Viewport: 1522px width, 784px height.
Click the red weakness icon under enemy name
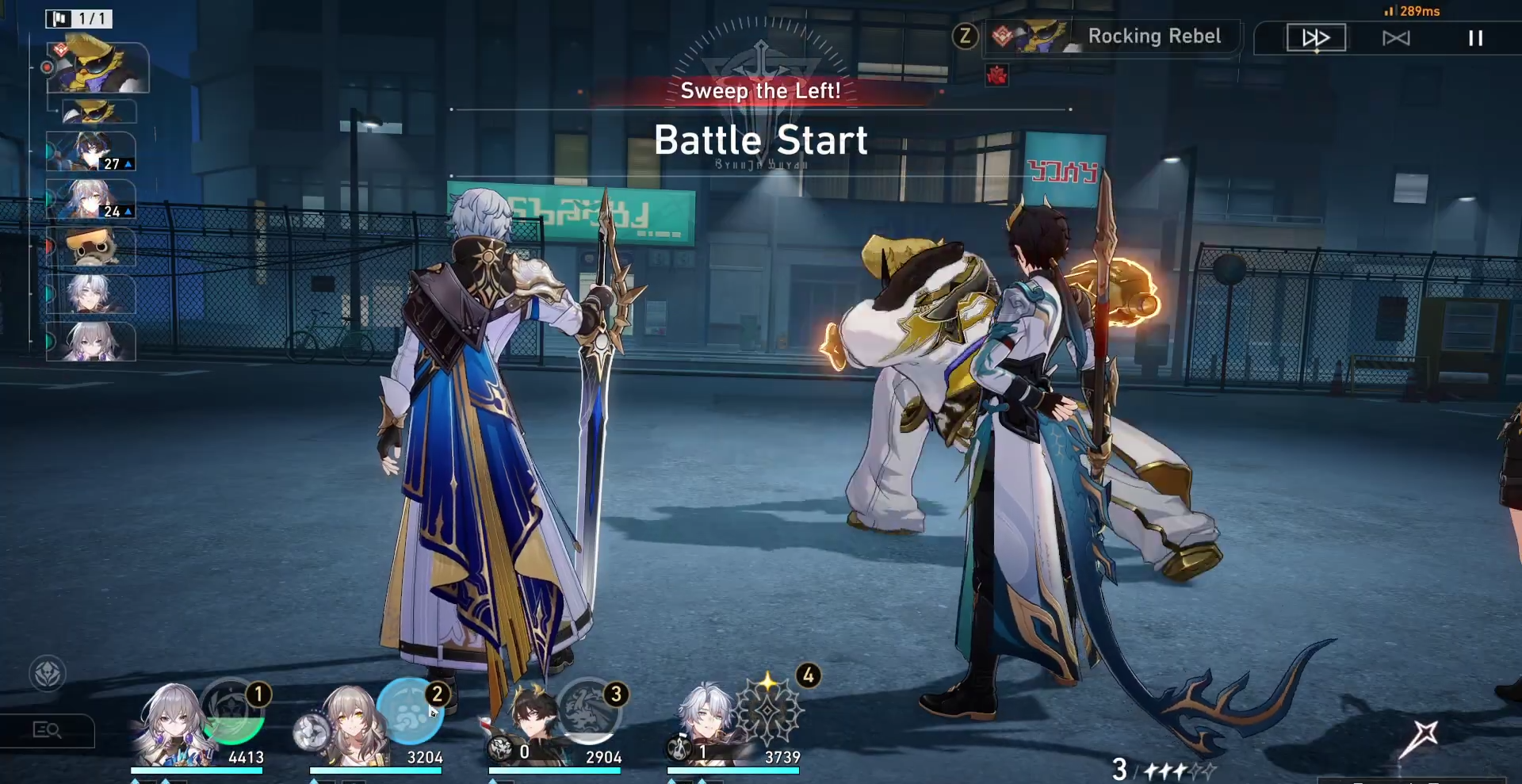996,76
